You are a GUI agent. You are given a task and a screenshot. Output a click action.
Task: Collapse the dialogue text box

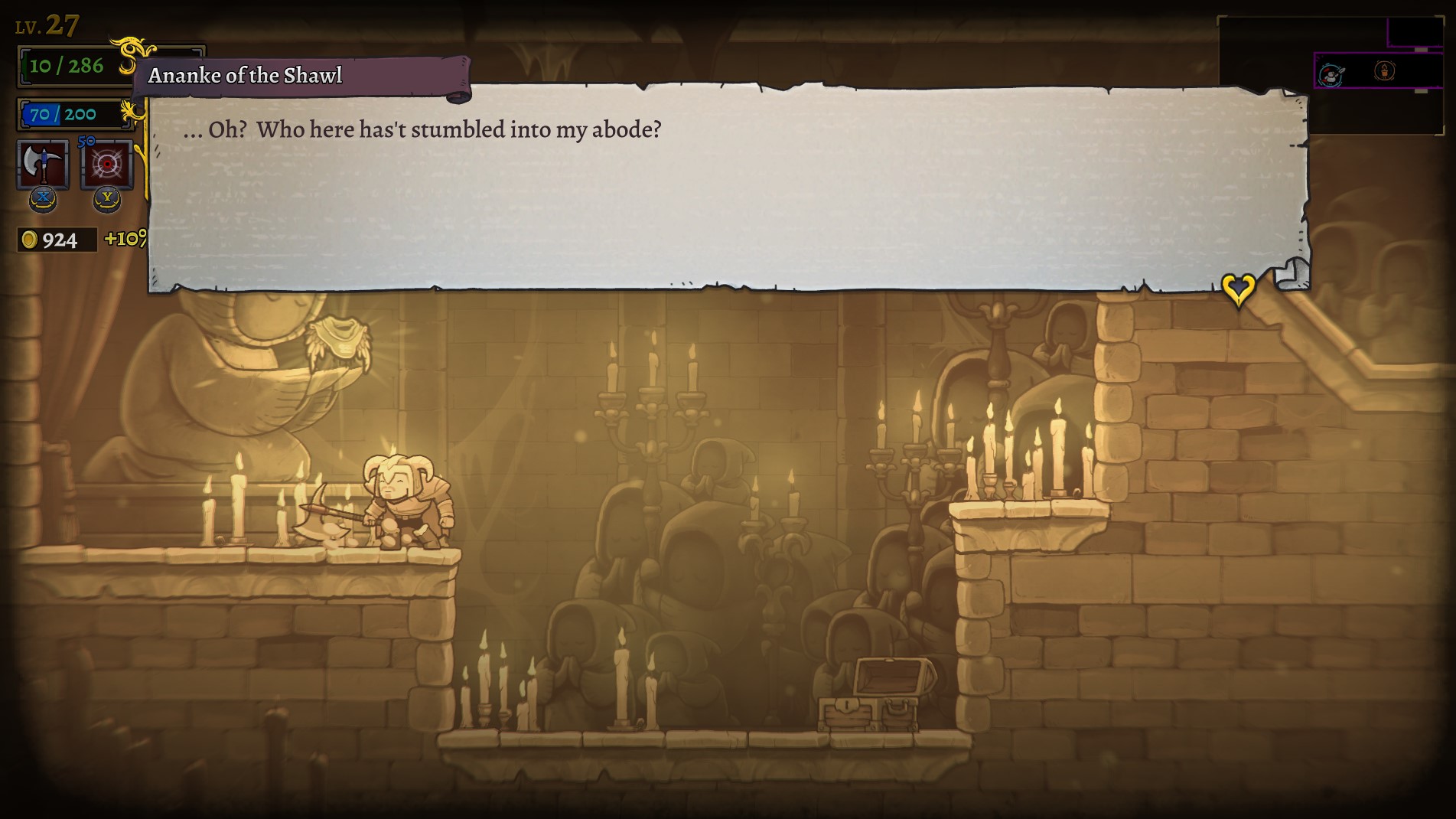[727, 184]
